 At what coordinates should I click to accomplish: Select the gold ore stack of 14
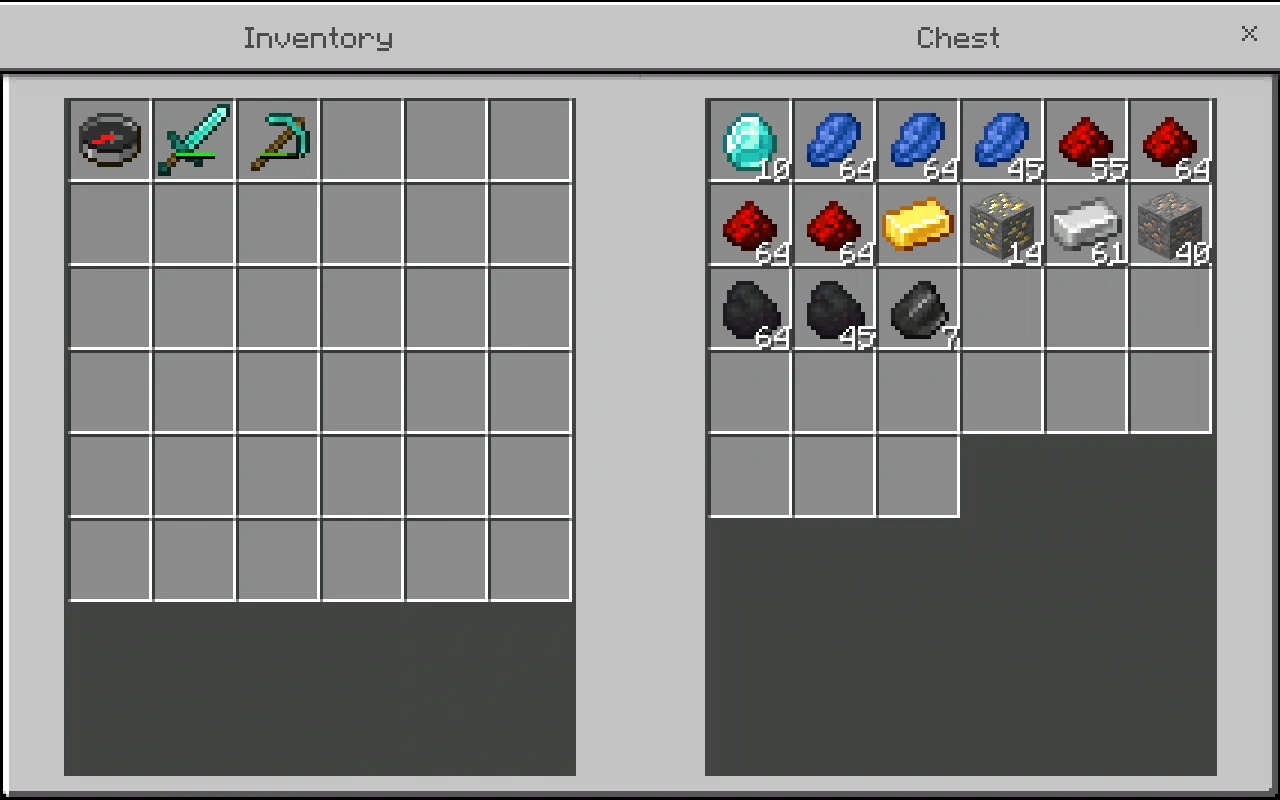(x=1004, y=224)
